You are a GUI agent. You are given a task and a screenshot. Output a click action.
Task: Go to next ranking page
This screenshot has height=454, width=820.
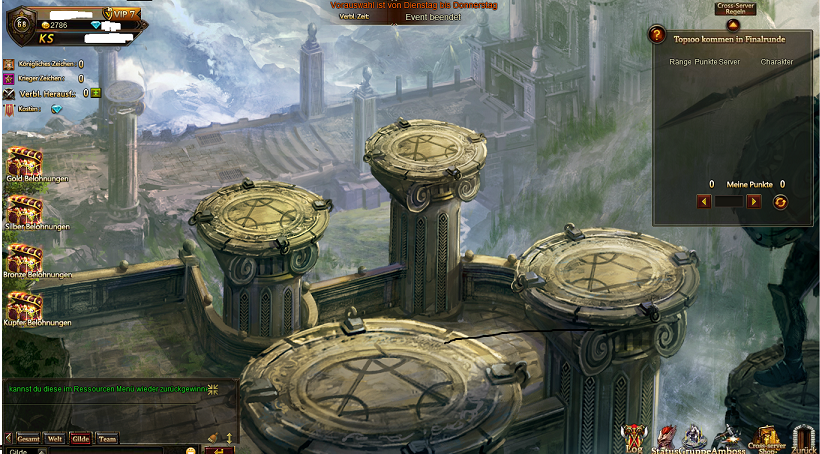tap(753, 202)
